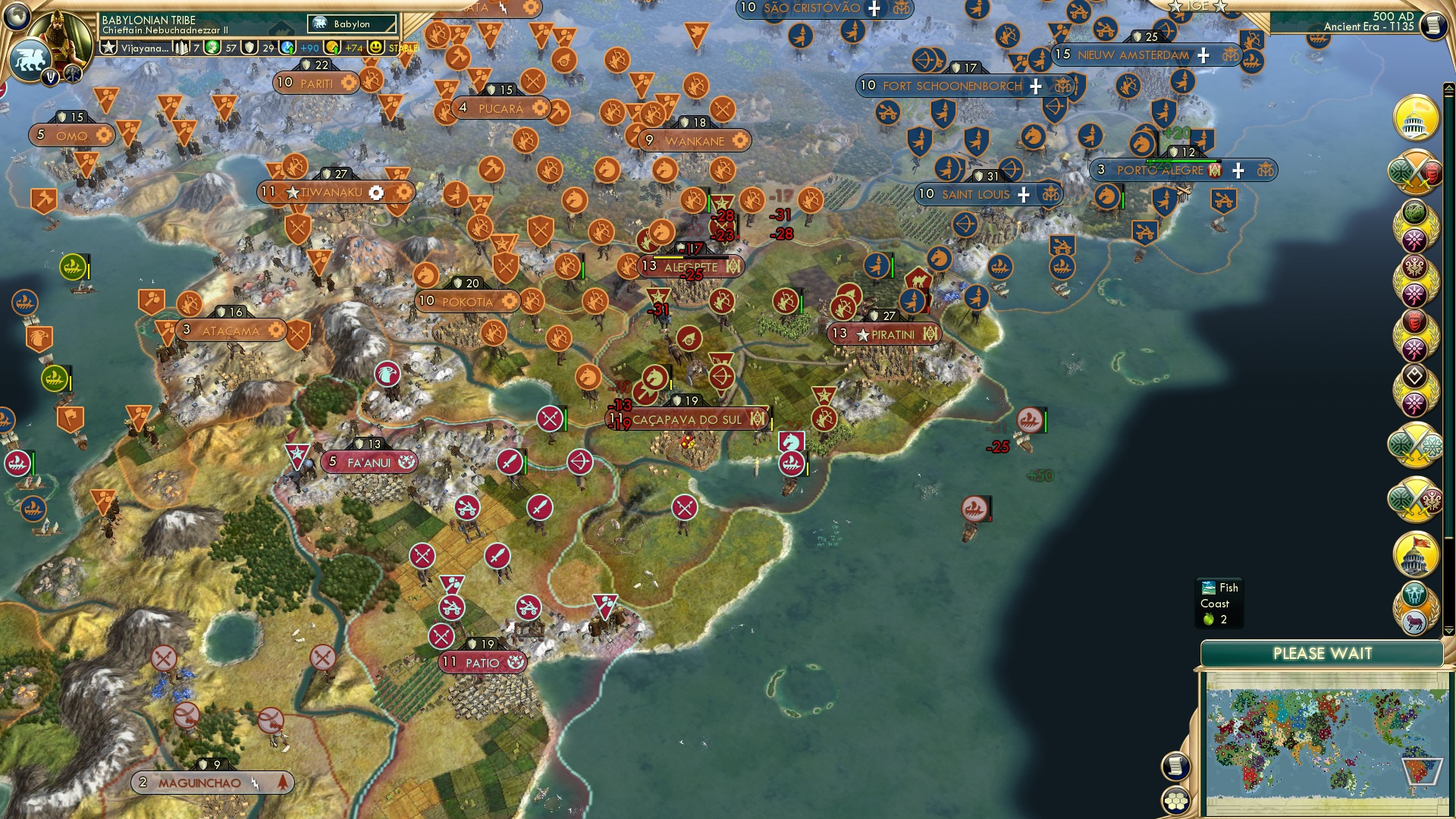Click the shield icon showing 29 in top panel
1456x819 pixels.
pyautogui.click(x=249, y=46)
